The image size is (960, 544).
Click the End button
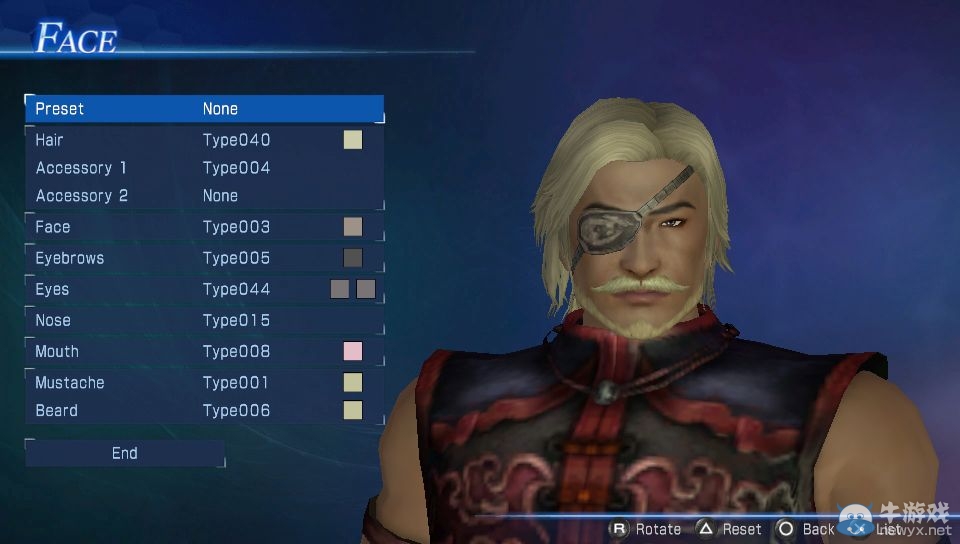pos(125,453)
